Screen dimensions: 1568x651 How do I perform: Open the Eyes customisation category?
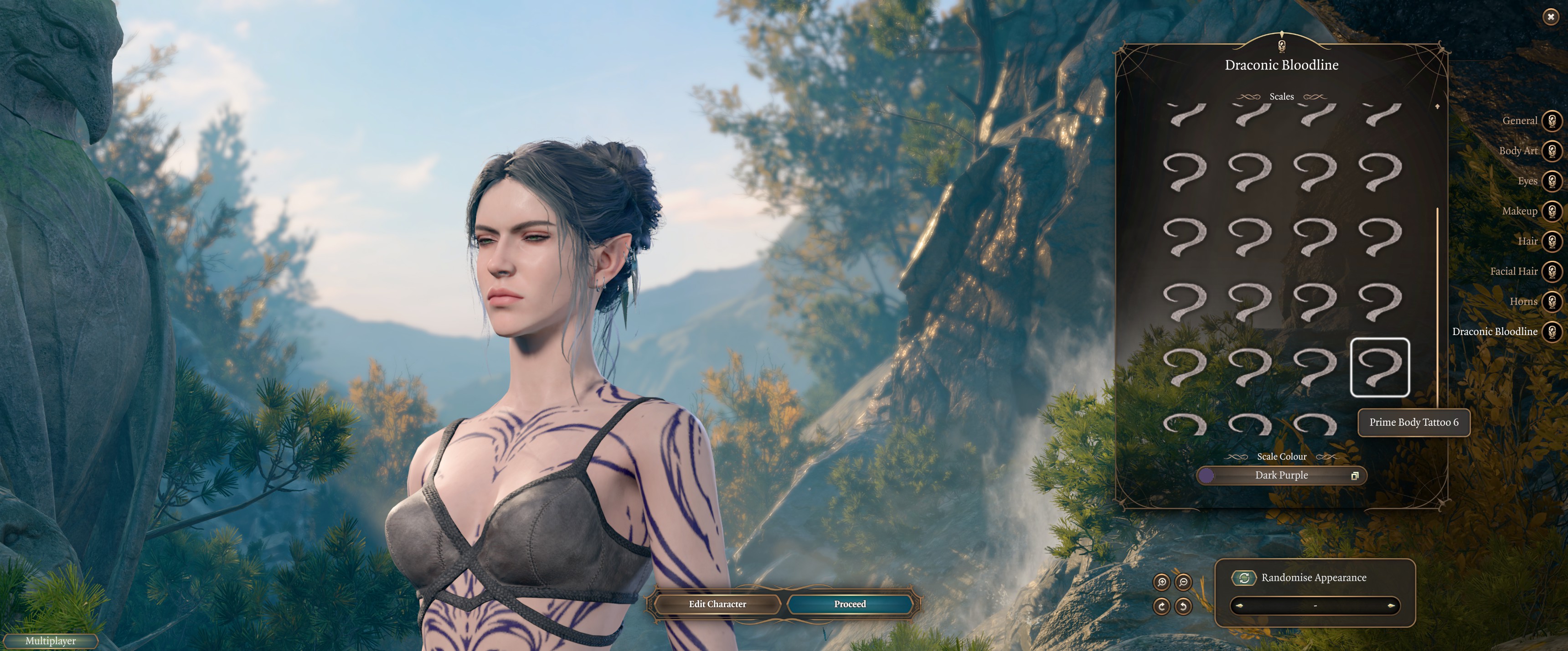click(1552, 181)
